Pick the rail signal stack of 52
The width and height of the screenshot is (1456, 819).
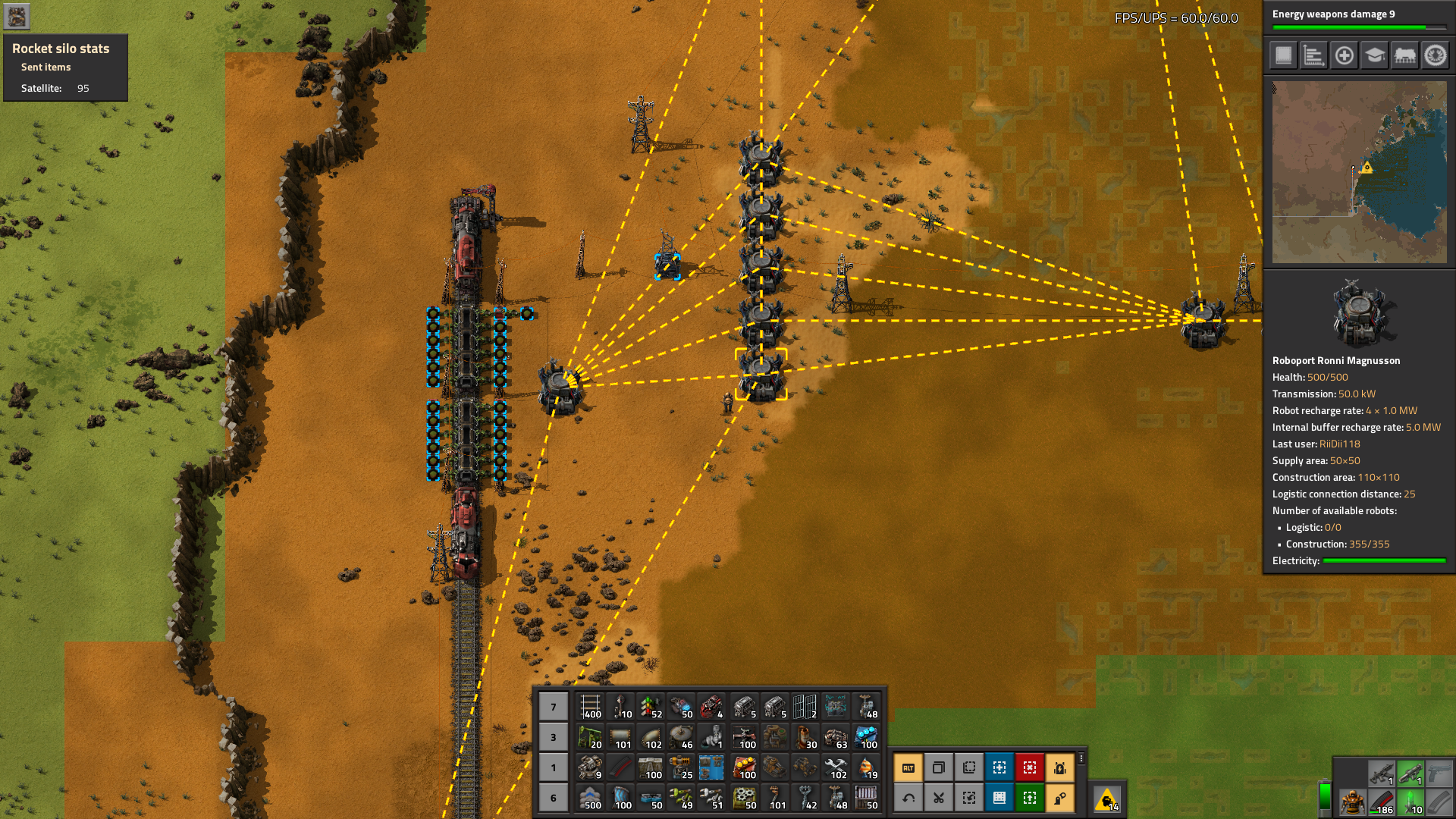(651, 707)
